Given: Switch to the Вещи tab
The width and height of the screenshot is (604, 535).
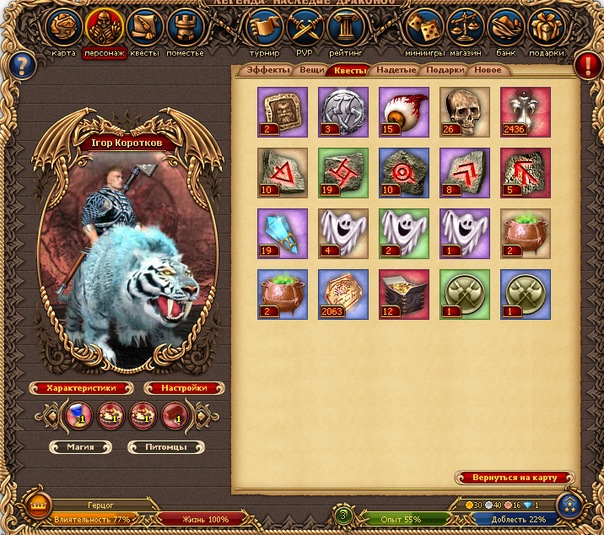Looking at the screenshot, I should click(310, 71).
